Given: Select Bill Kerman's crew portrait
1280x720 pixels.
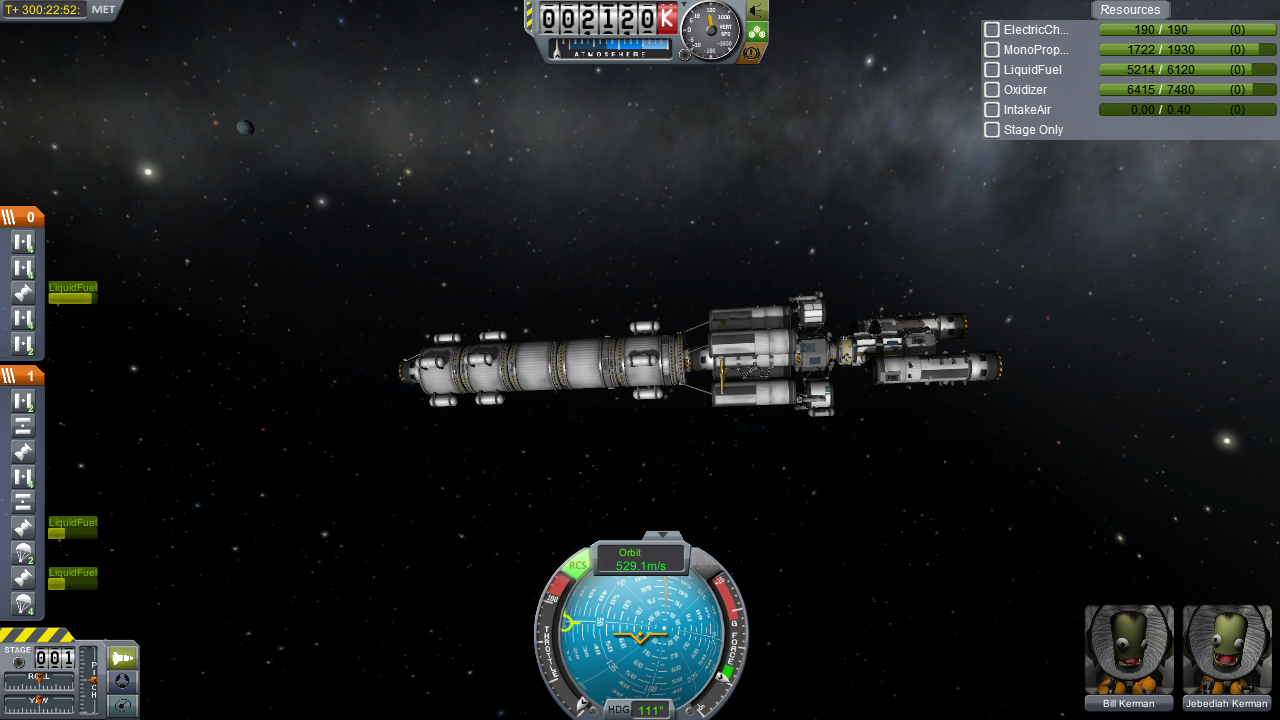Looking at the screenshot, I should click(x=1129, y=650).
